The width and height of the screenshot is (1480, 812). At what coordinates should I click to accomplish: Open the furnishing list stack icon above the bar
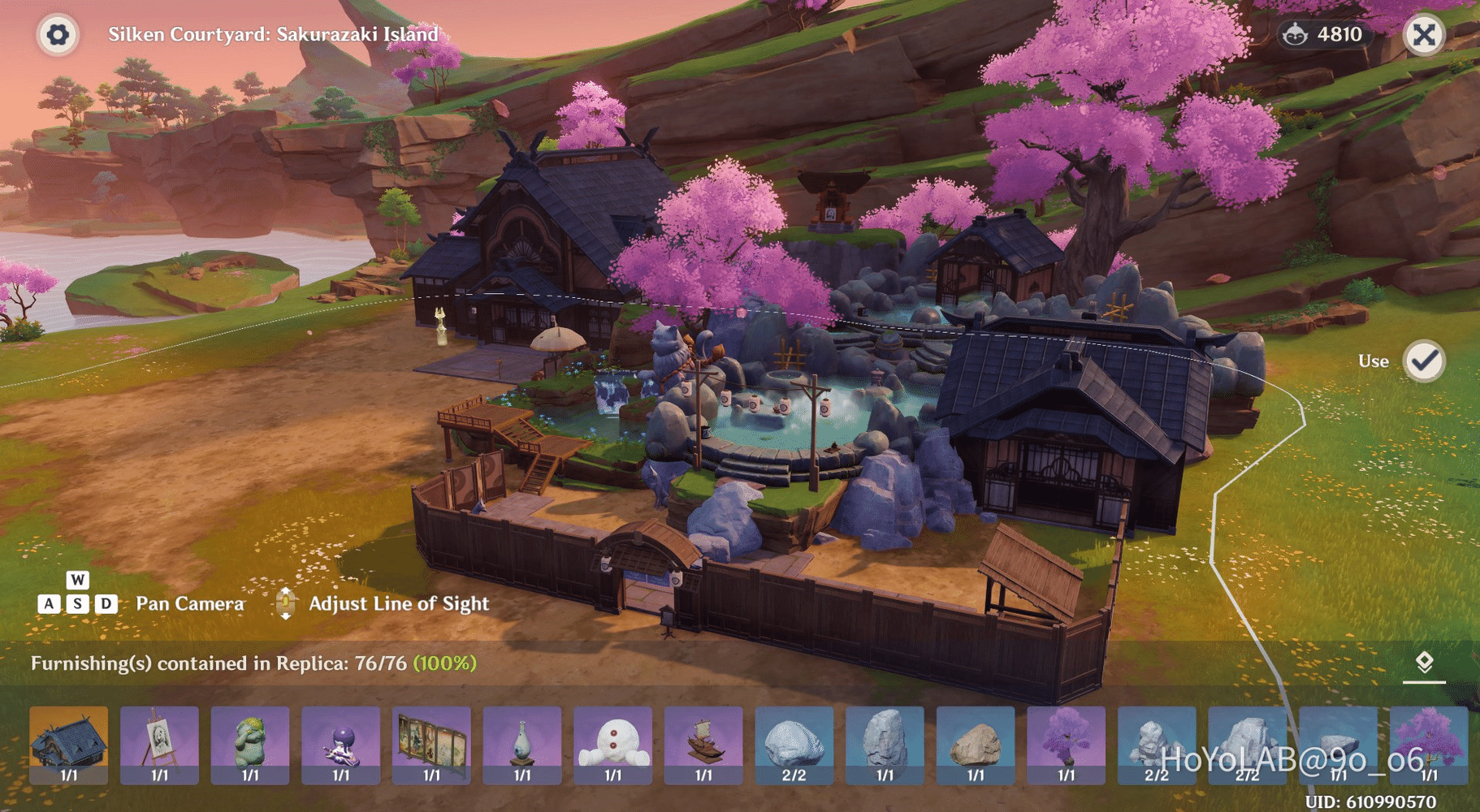click(x=1425, y=661)
